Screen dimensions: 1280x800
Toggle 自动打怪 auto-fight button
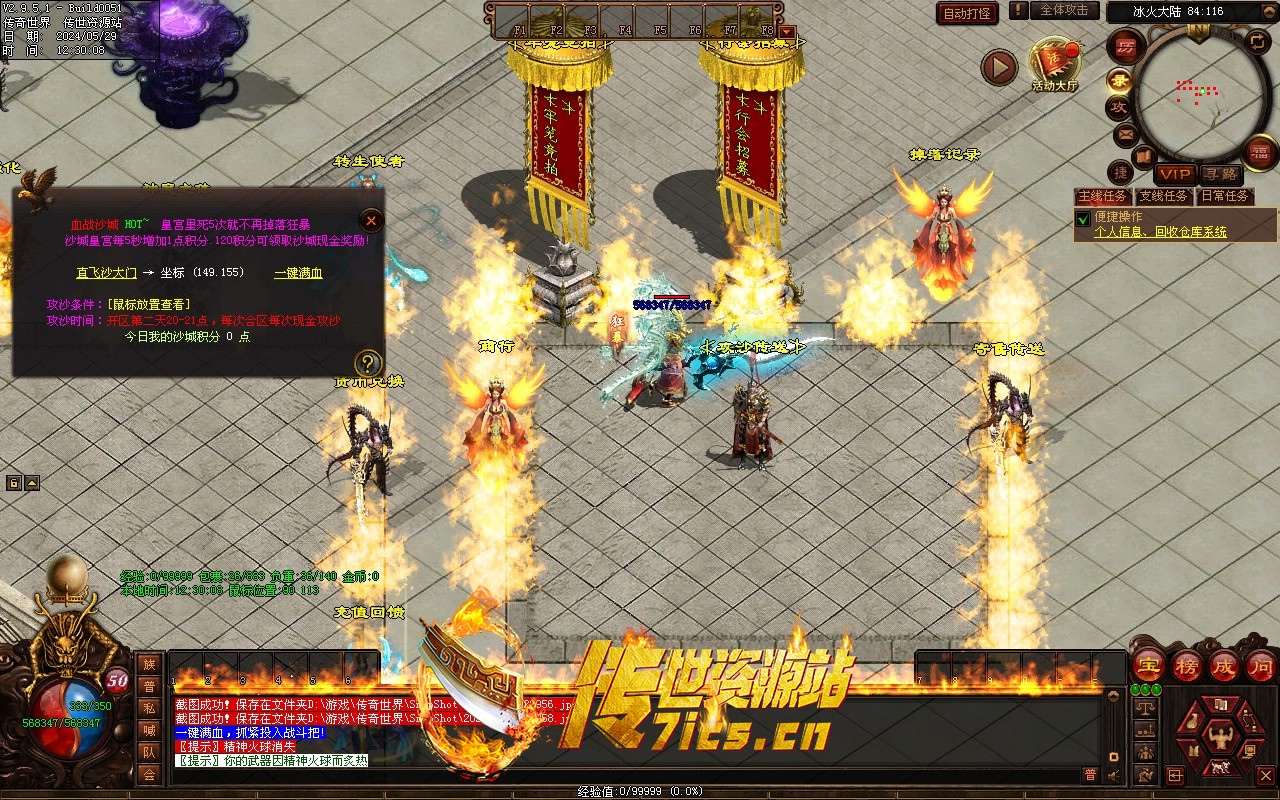(x=967, y=13)
